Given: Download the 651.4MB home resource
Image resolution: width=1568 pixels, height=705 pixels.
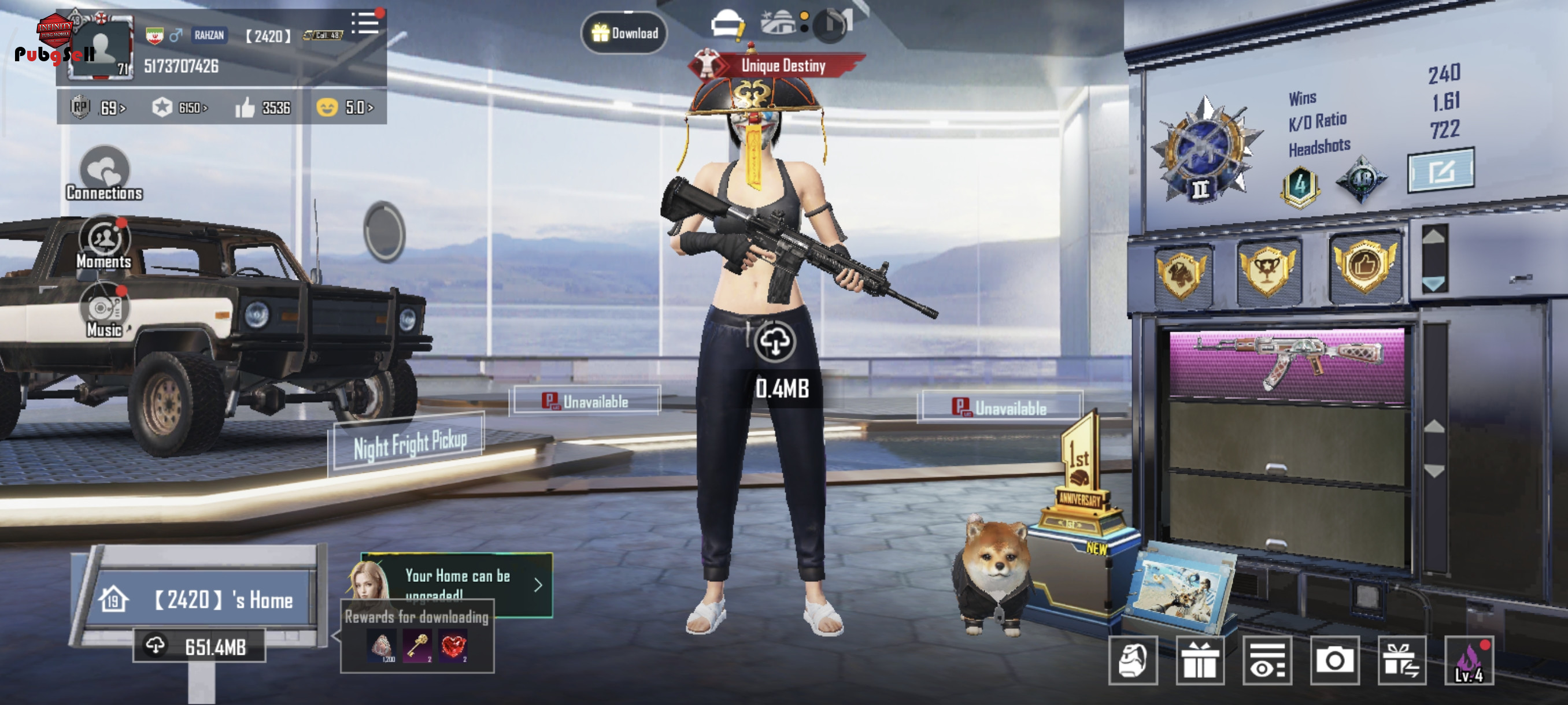Looking at the screenshot, I should 199,646.
